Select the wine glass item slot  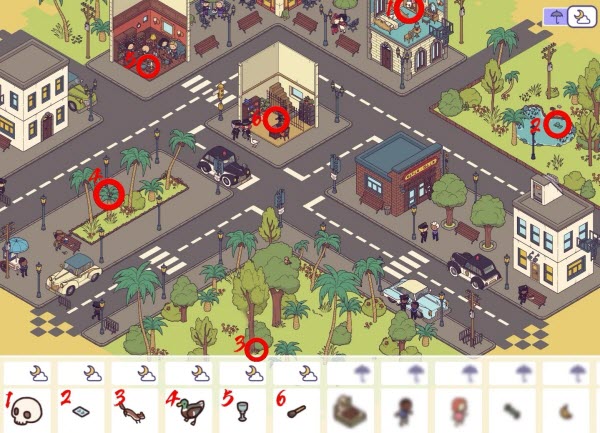coord(245,410)
